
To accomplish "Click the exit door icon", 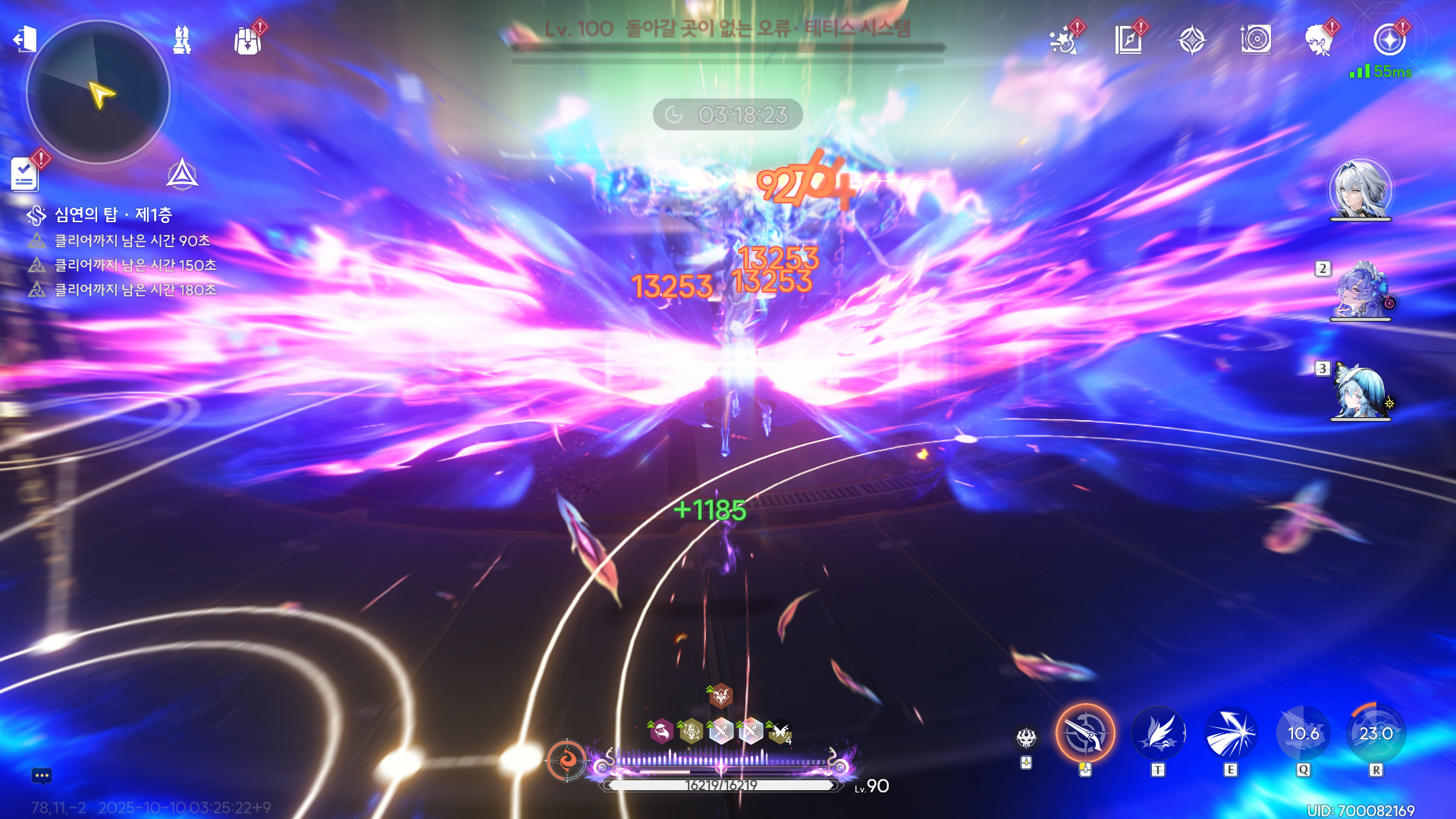I will [25, 39].
